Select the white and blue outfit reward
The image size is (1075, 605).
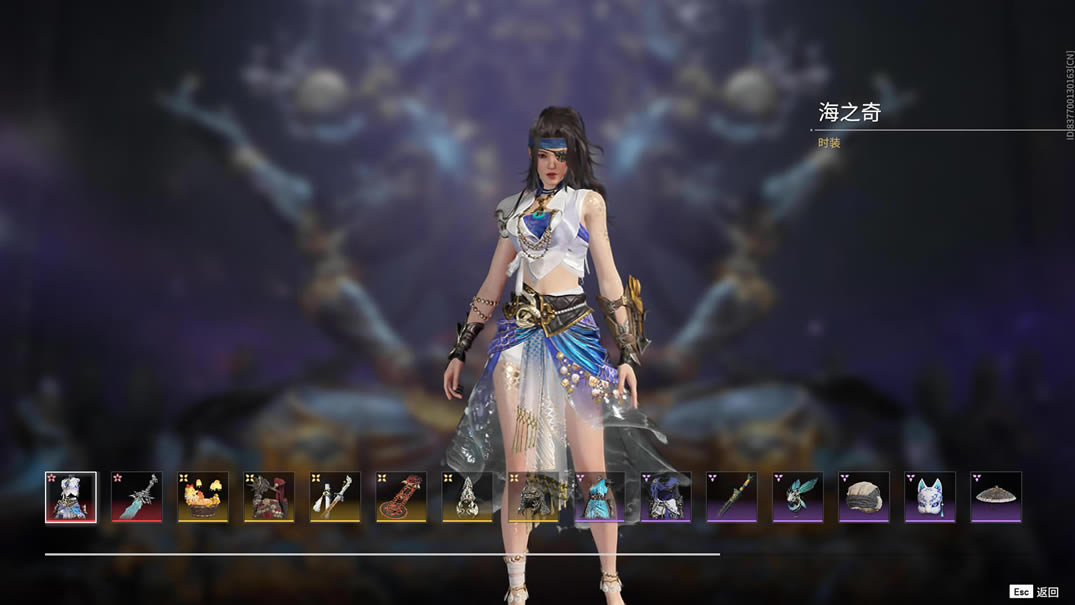pos(71,497)
